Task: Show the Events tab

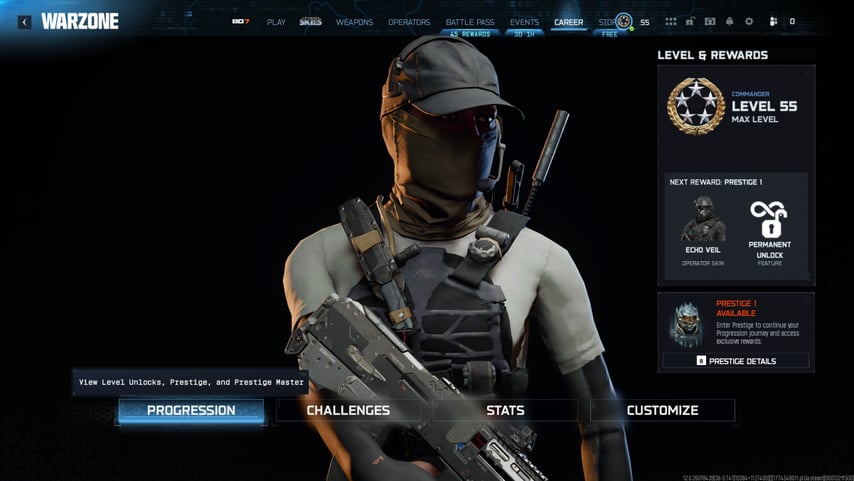Action: click(x=524, y=22)
